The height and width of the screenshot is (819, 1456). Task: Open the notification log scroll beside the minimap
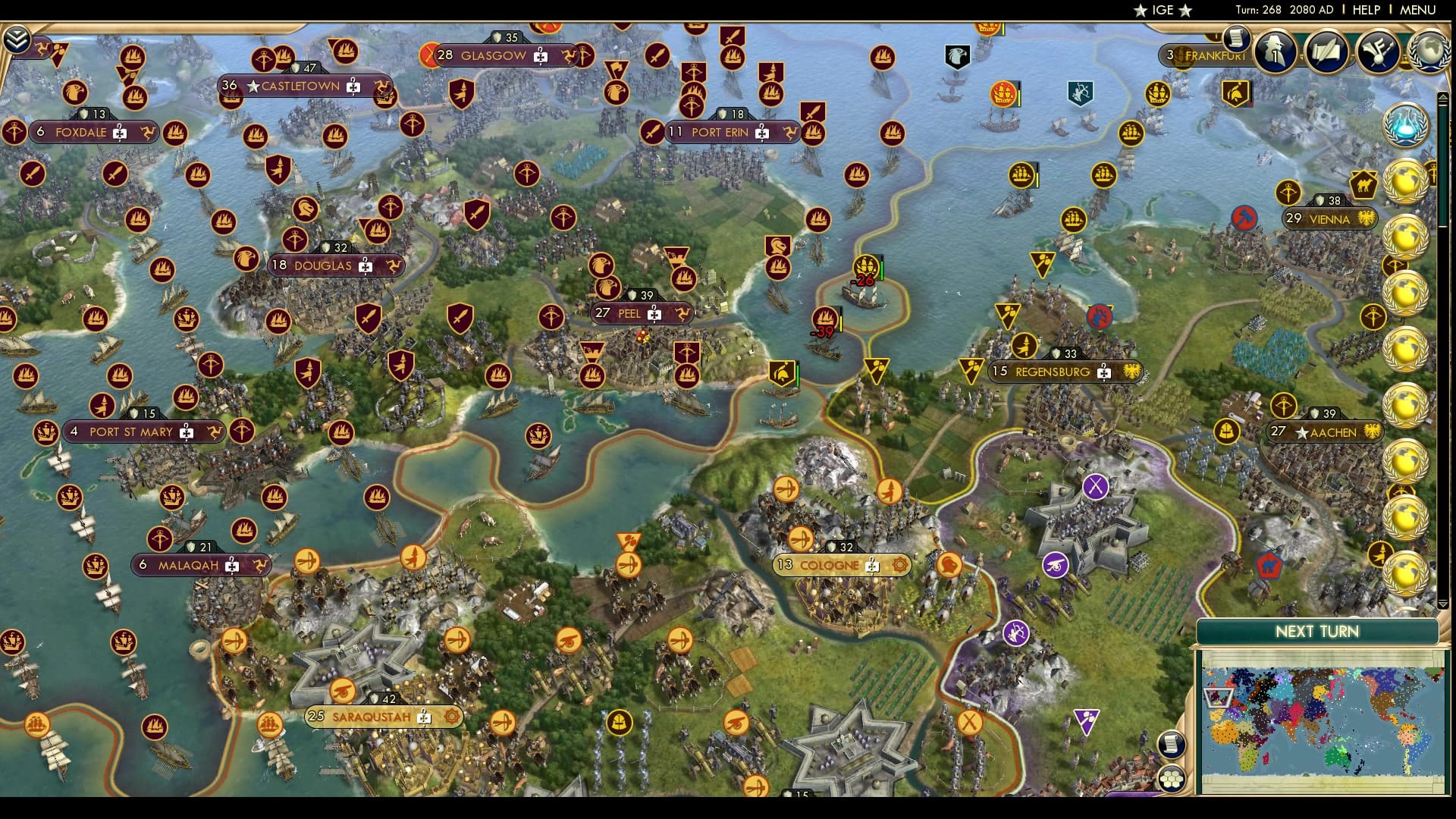tap(1172, 745)
